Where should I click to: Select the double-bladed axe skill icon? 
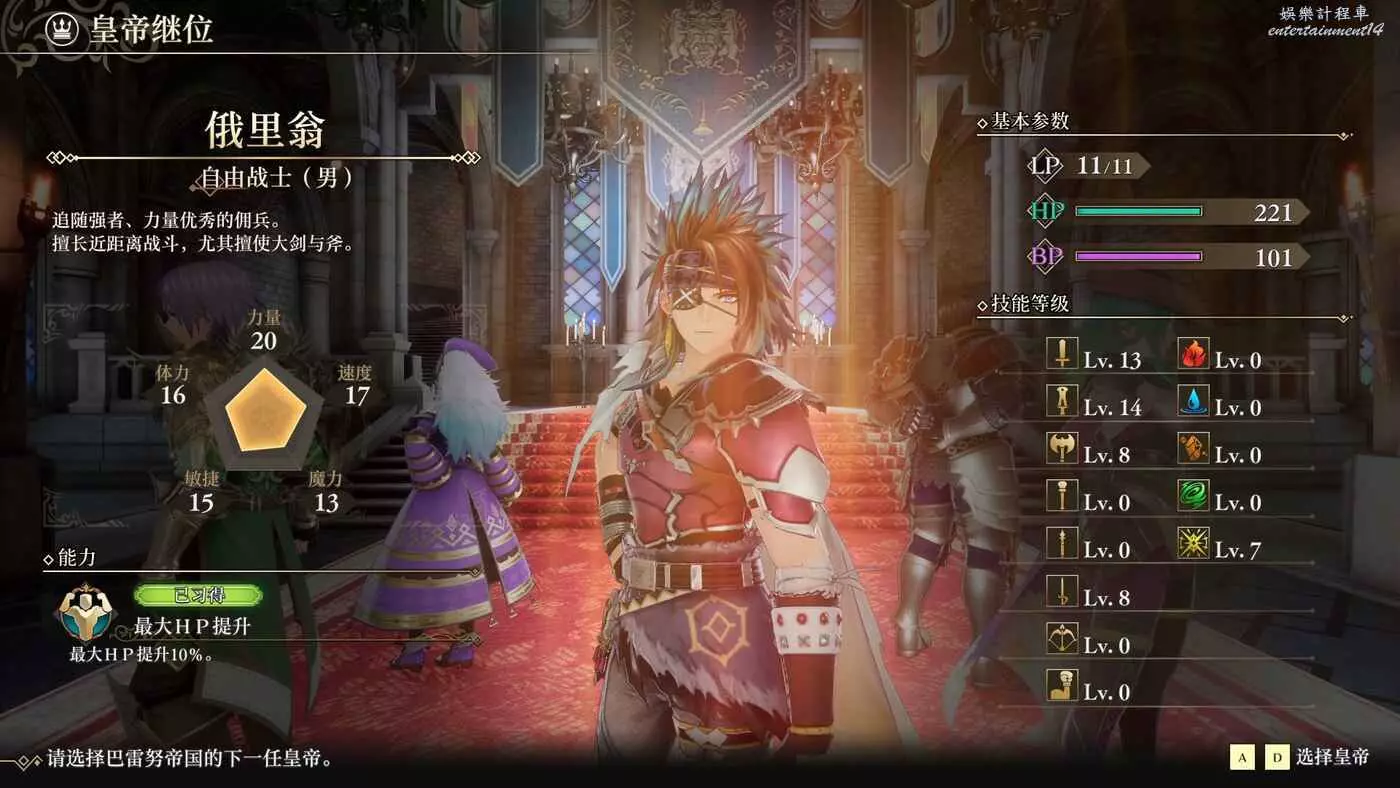pyautogui.click(x=1061, y=448)
